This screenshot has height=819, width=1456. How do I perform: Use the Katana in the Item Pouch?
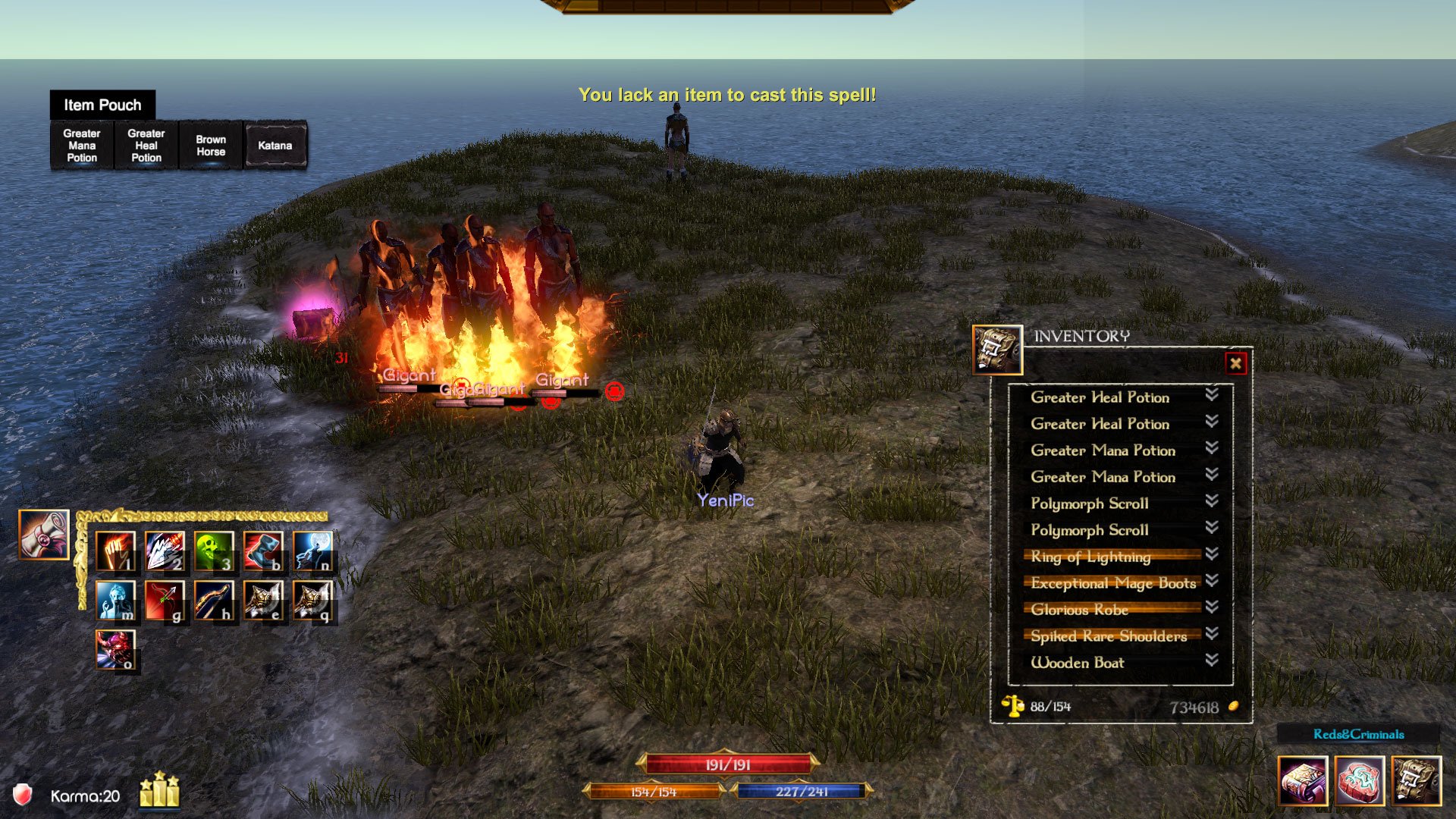coord(275,146)
